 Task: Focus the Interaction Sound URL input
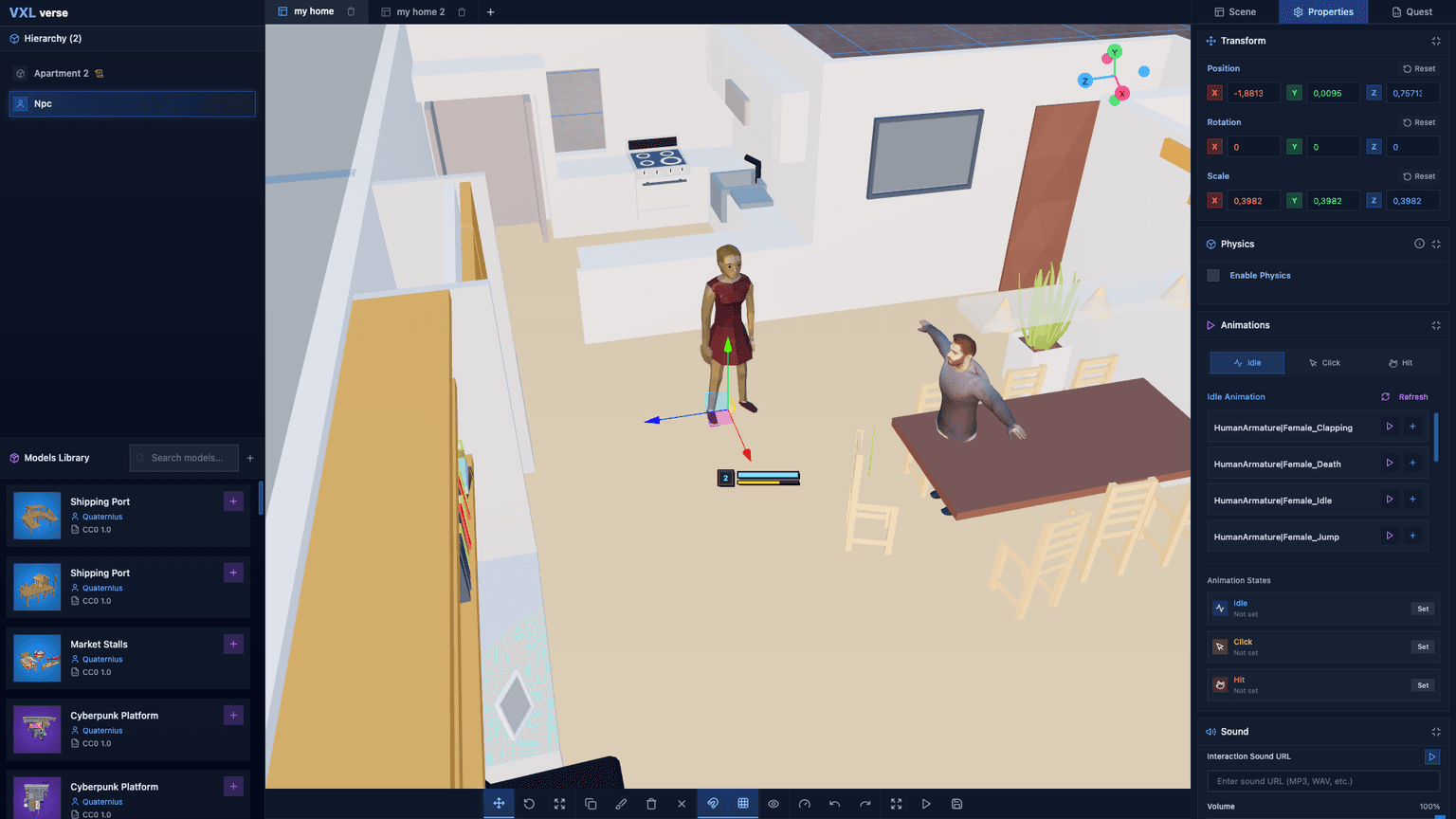1322,781
